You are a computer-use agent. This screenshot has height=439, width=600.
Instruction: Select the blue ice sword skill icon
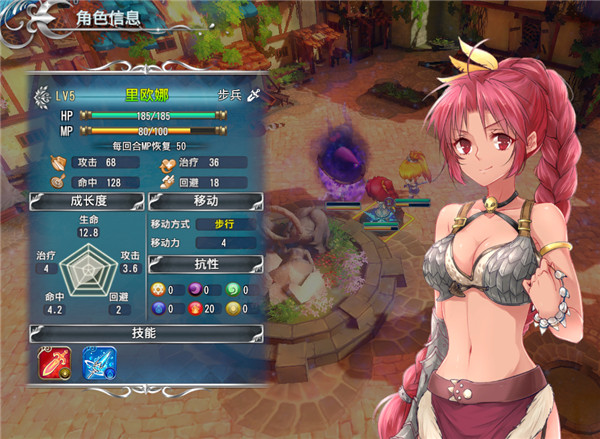[97, 364]
